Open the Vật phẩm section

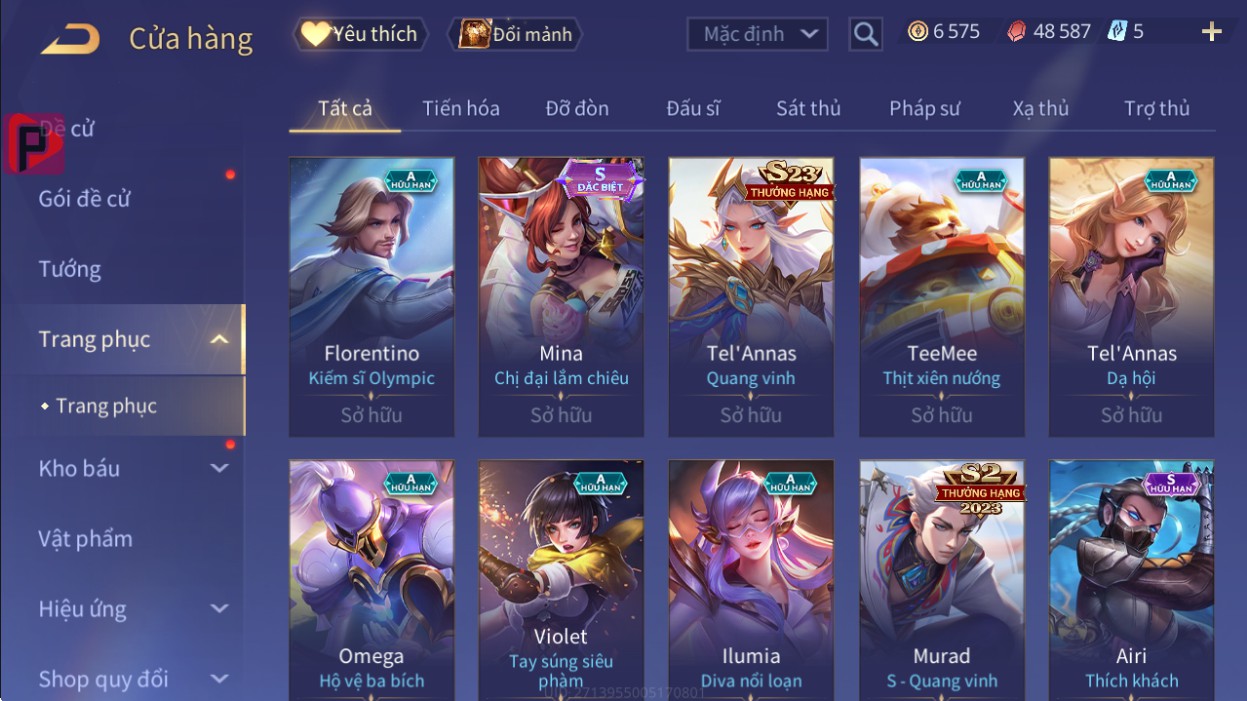(x=85, y=538)
